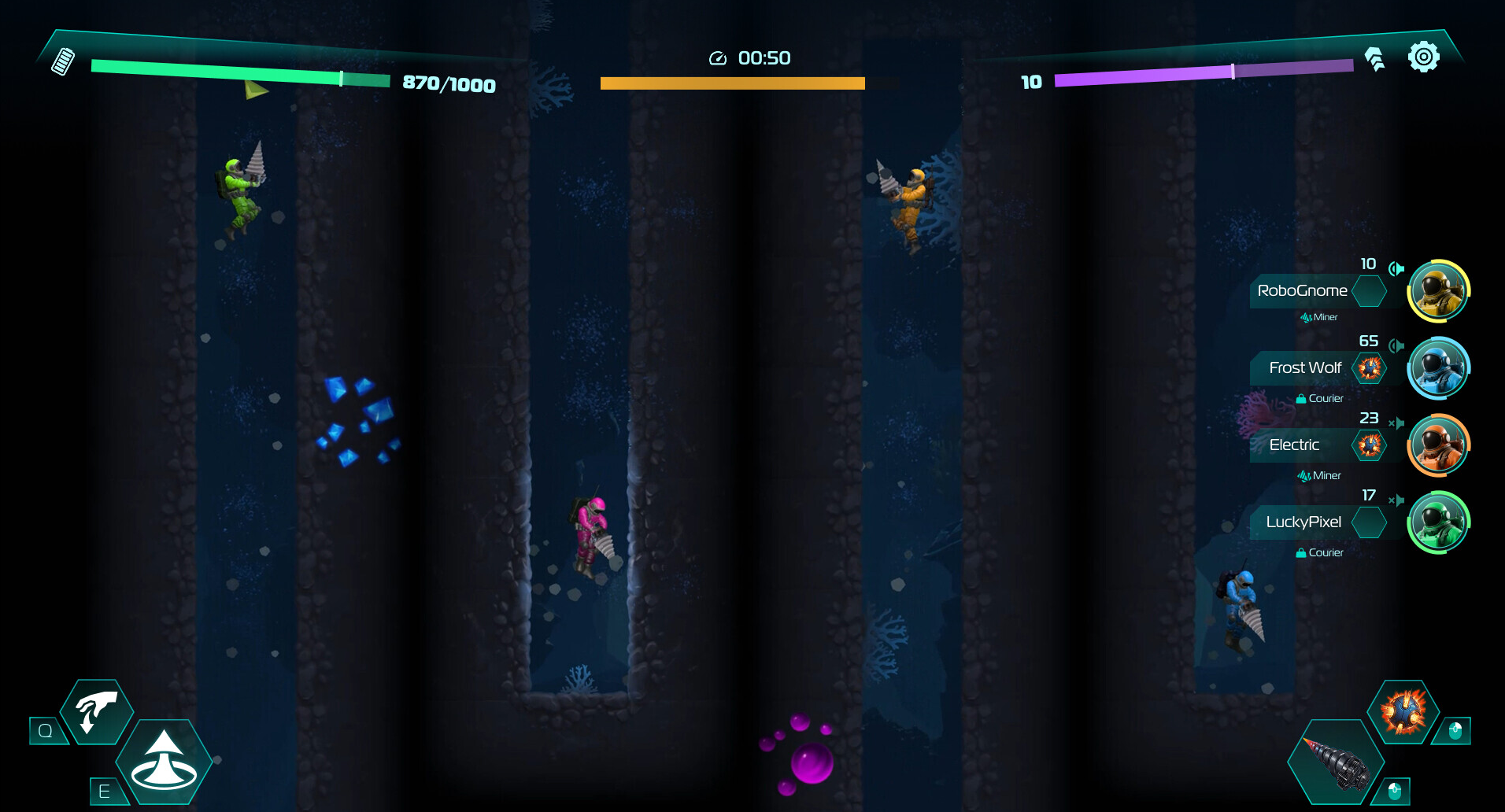Mute RoboGnome's voice speaker icon
Viewport: 1505px width, 812px height.
coord(1396,269)
